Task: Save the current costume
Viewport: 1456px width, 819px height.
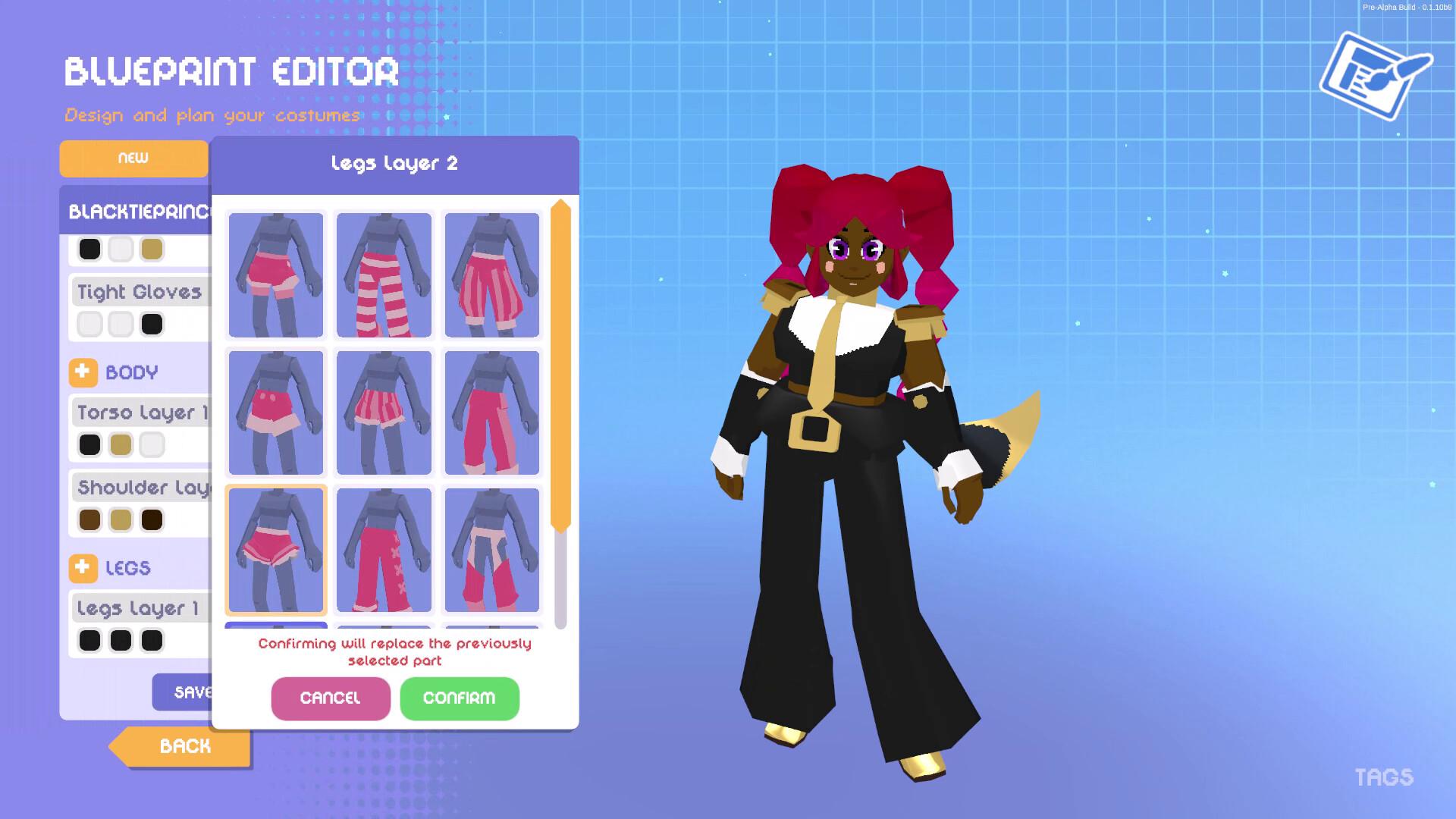Action: coord(188,692)
